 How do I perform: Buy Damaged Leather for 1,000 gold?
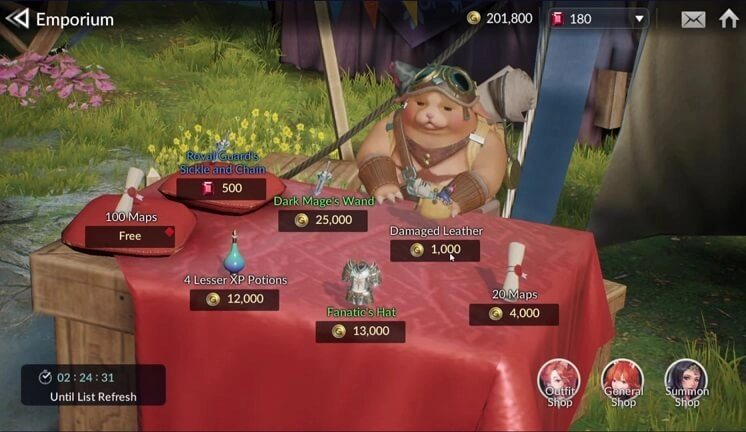click(x=435, y=250)
